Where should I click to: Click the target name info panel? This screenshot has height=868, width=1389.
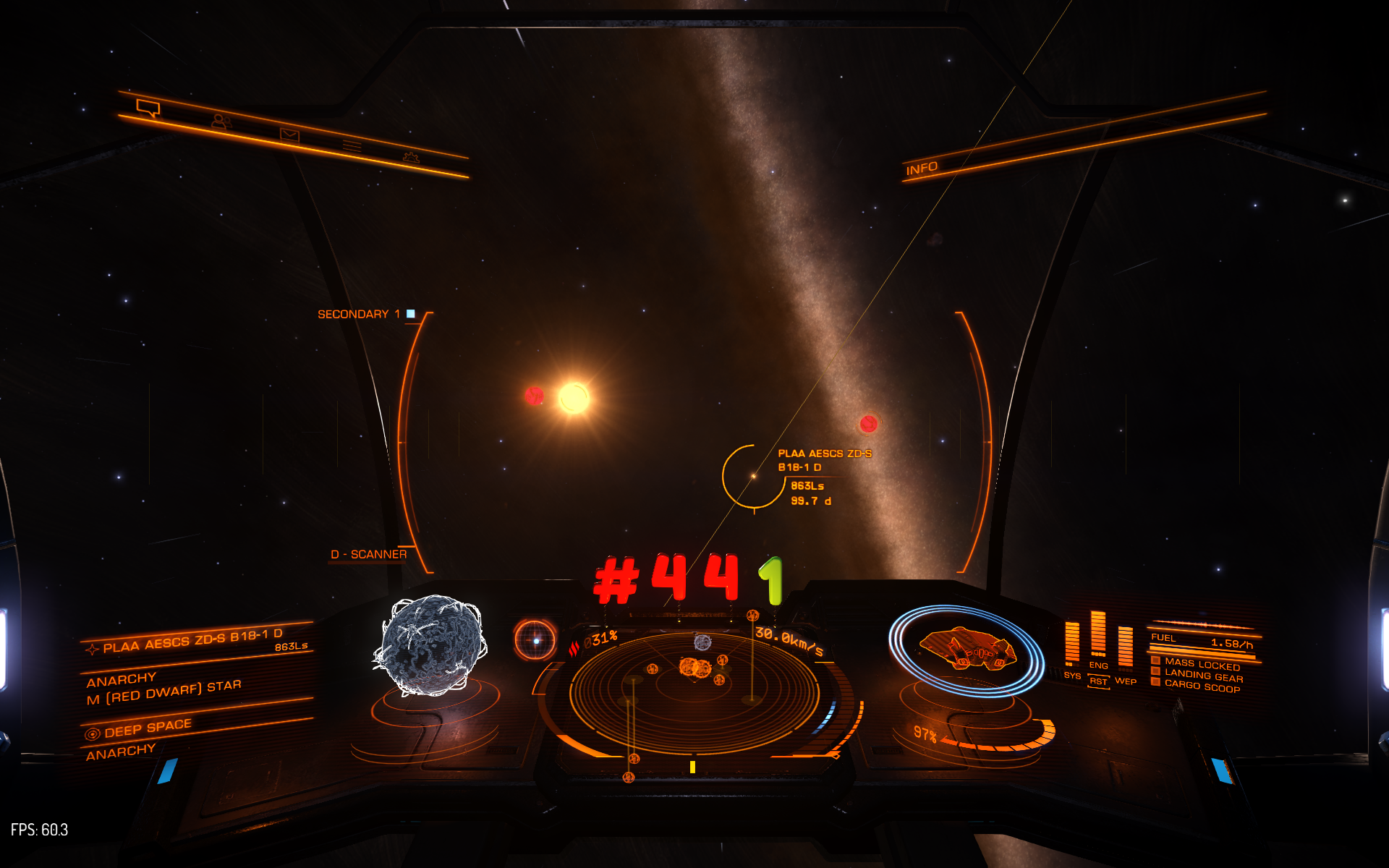coord(192,642)
